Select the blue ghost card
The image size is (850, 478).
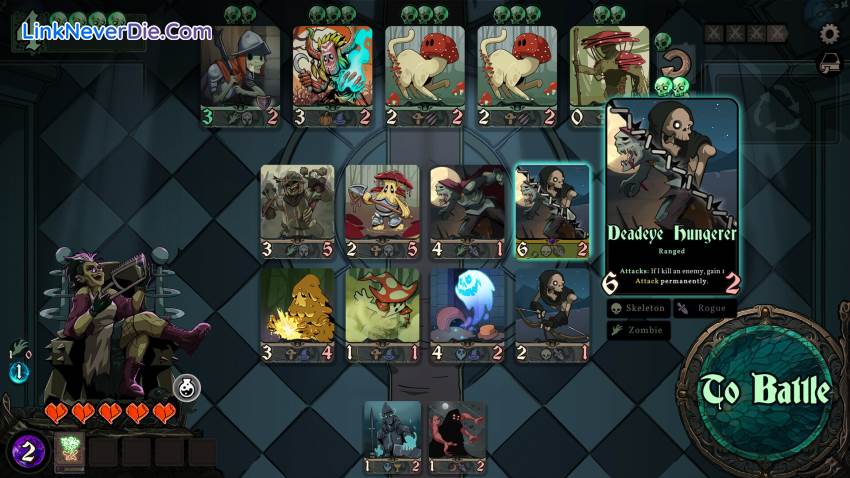467,314
